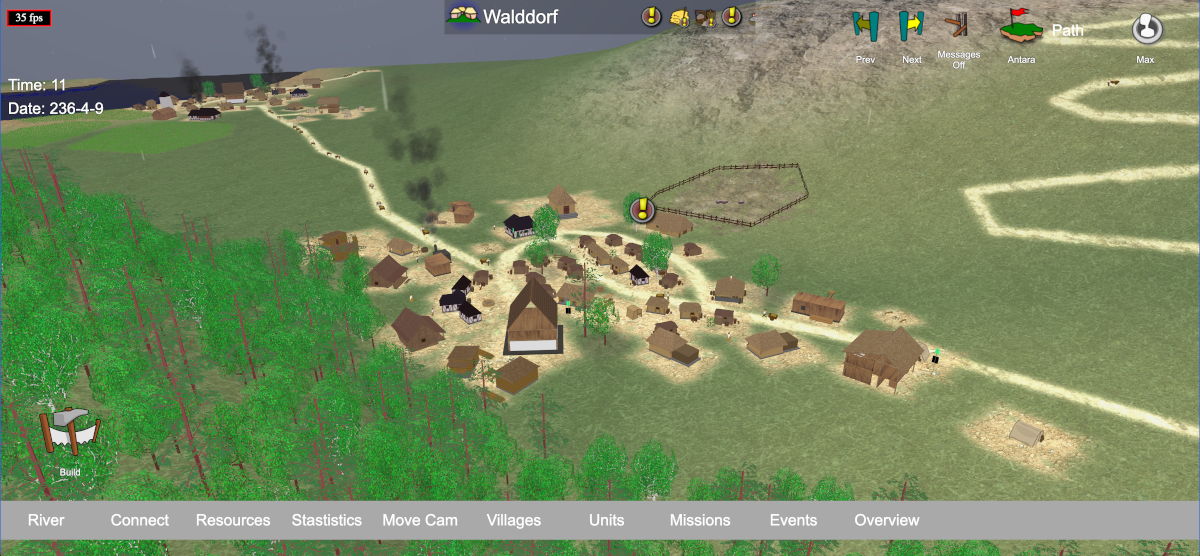This screenshot has height=556, width=1200.
Task: Open the Connect menu
Action: coord(140,520)
